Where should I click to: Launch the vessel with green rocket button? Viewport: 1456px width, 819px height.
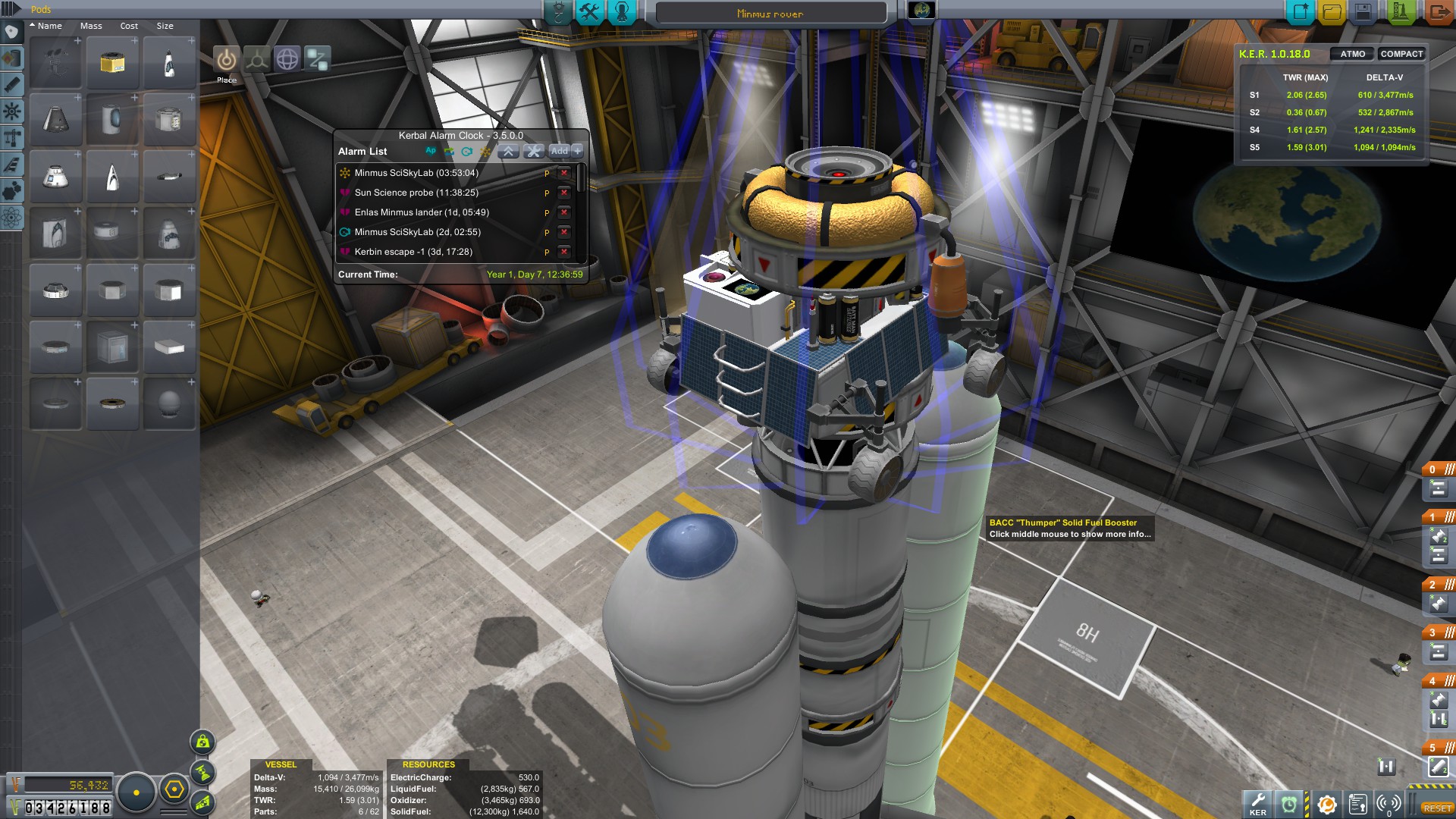[1400, 12]
